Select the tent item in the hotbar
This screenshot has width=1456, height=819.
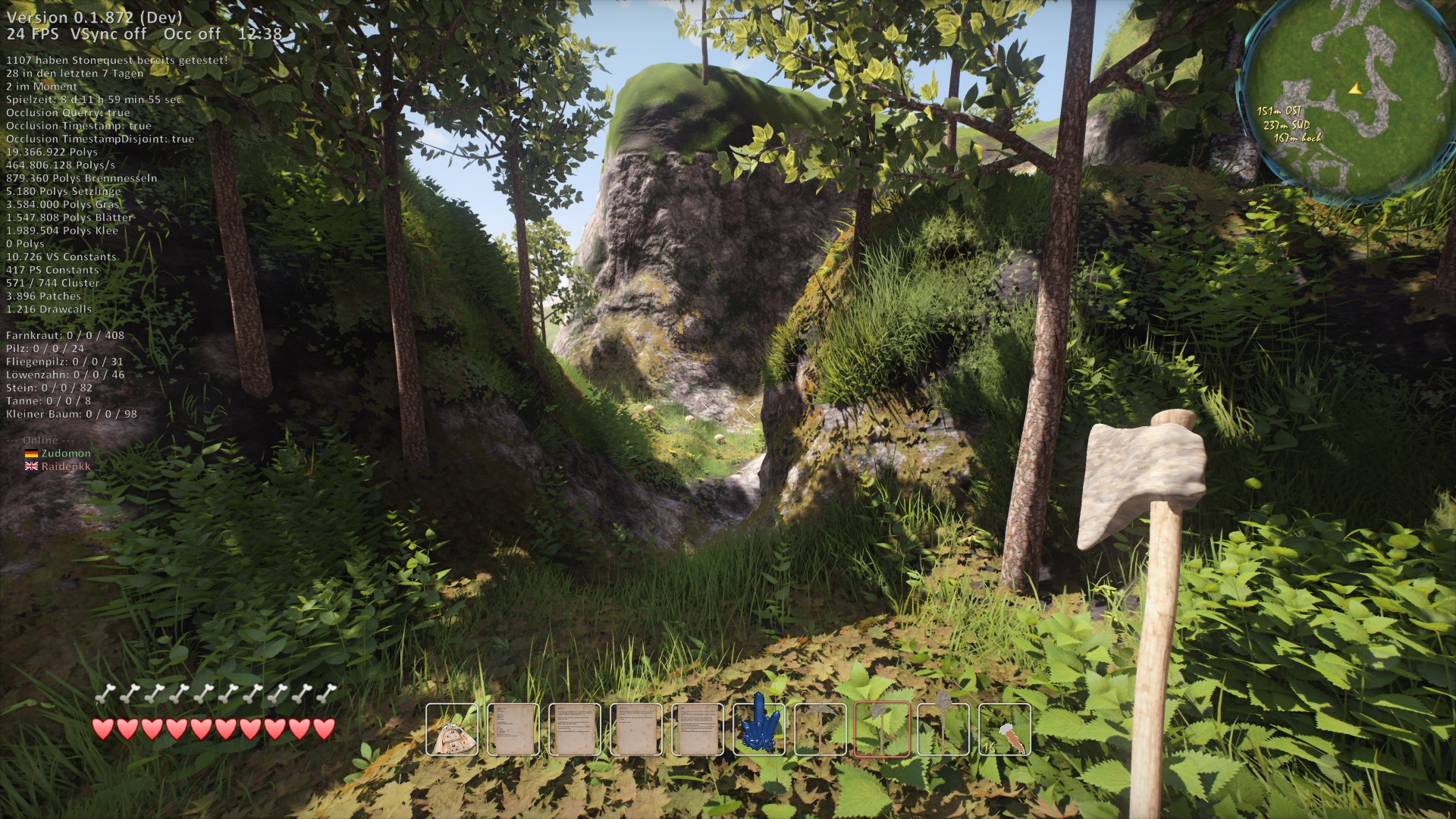pyautogui.click(x=452, y=730)
